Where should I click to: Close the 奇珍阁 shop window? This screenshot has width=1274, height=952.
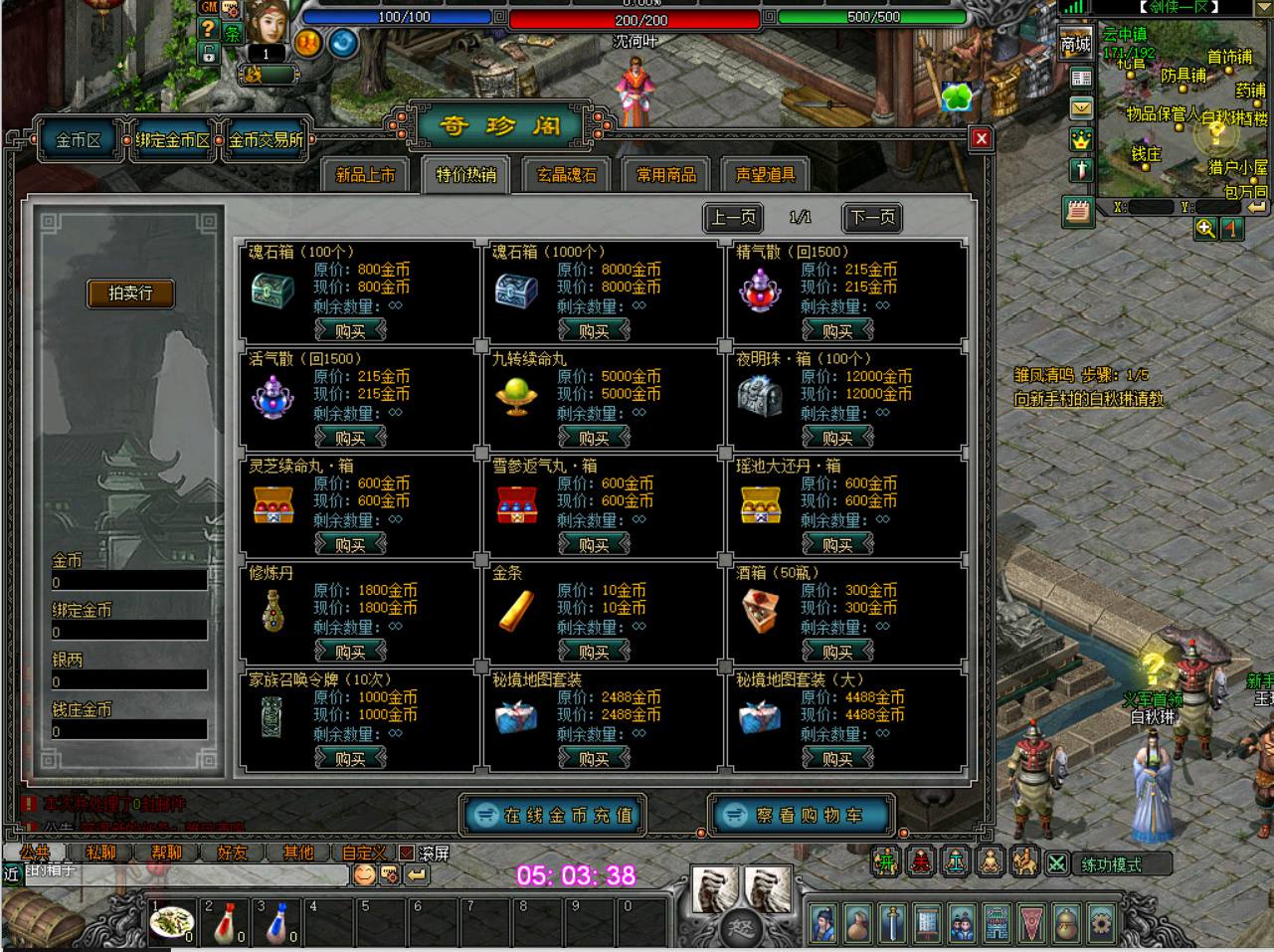981,138
